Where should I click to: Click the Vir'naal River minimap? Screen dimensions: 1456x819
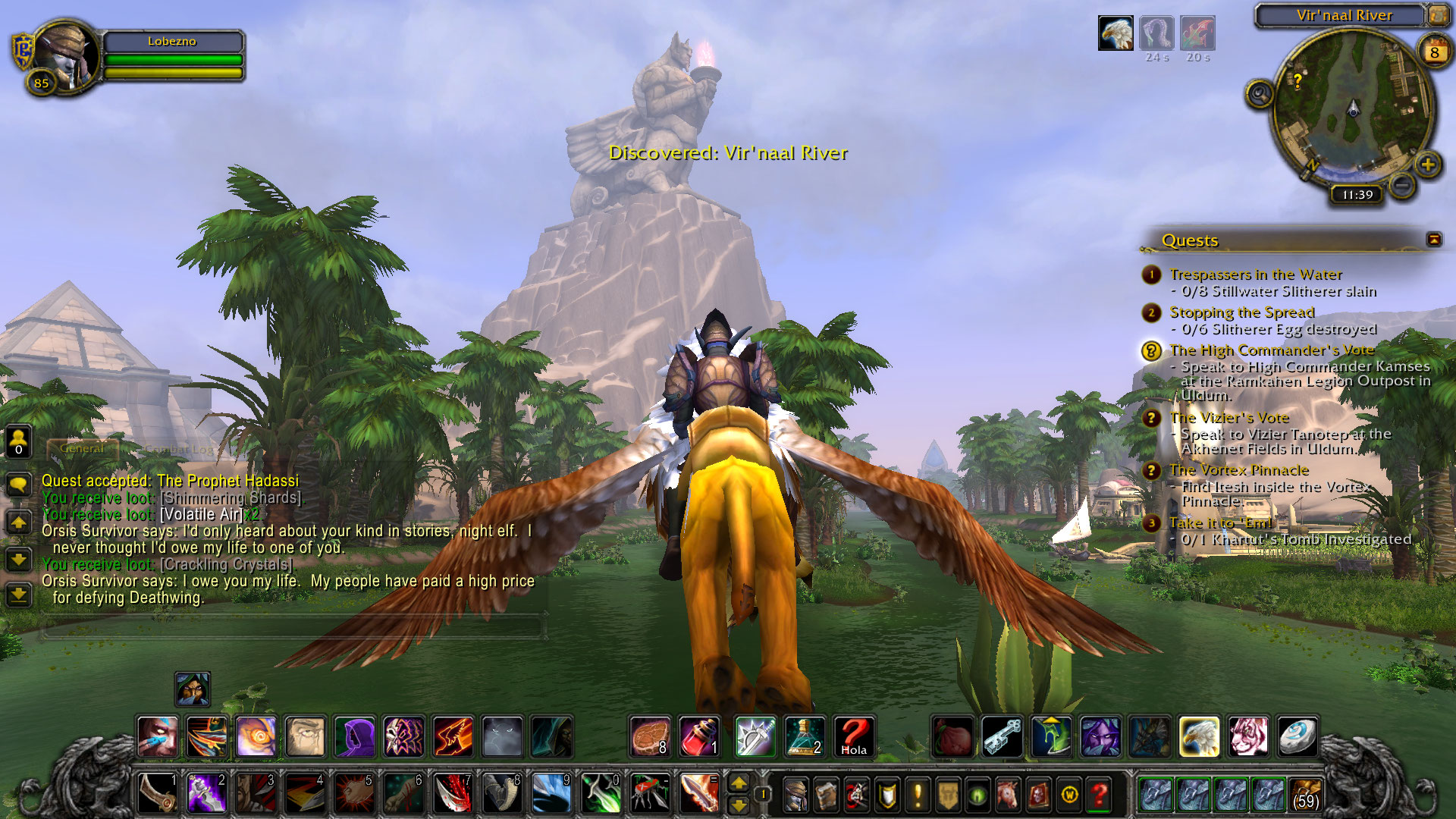[1353, 110]
